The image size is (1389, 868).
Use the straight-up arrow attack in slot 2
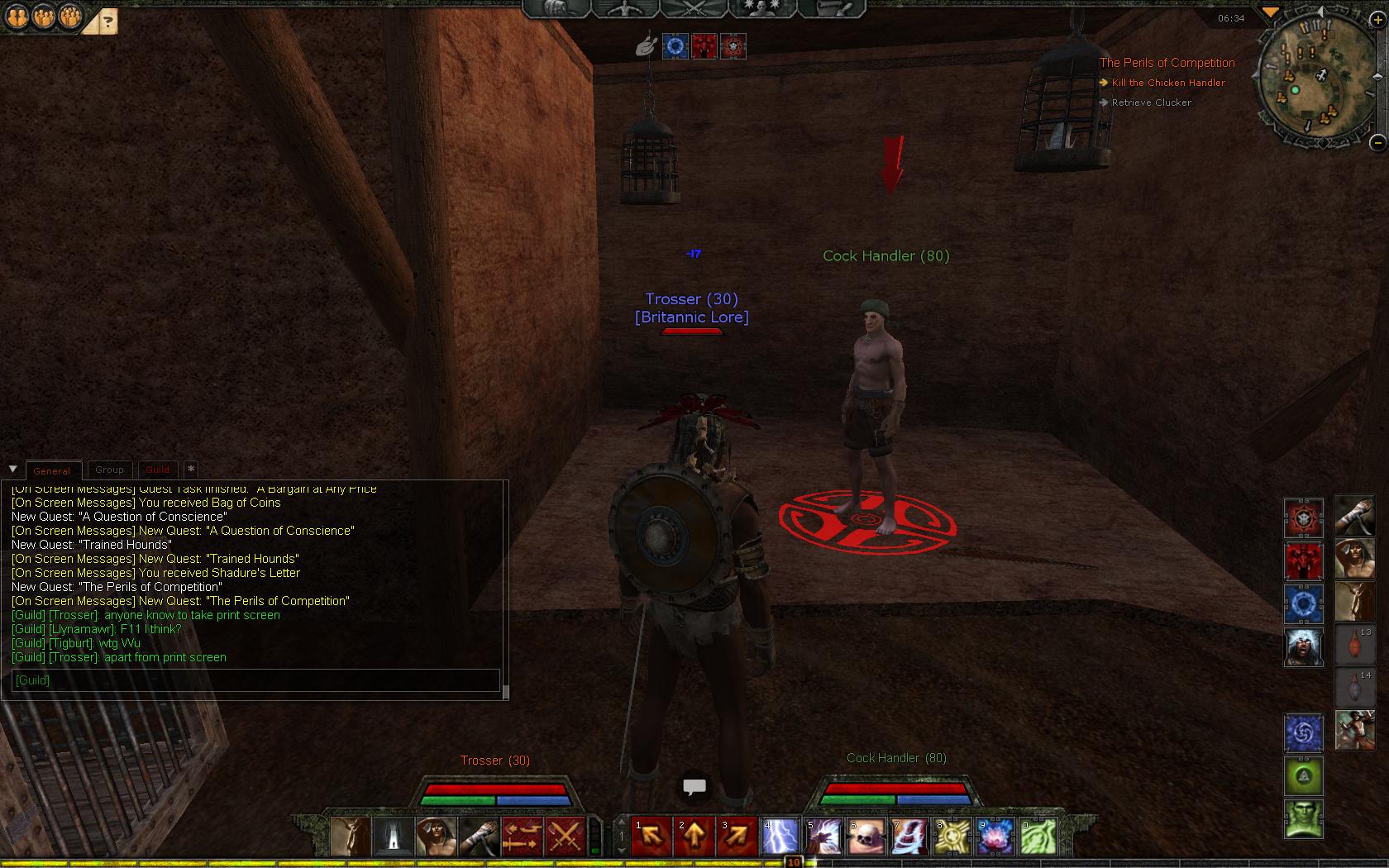694,837
